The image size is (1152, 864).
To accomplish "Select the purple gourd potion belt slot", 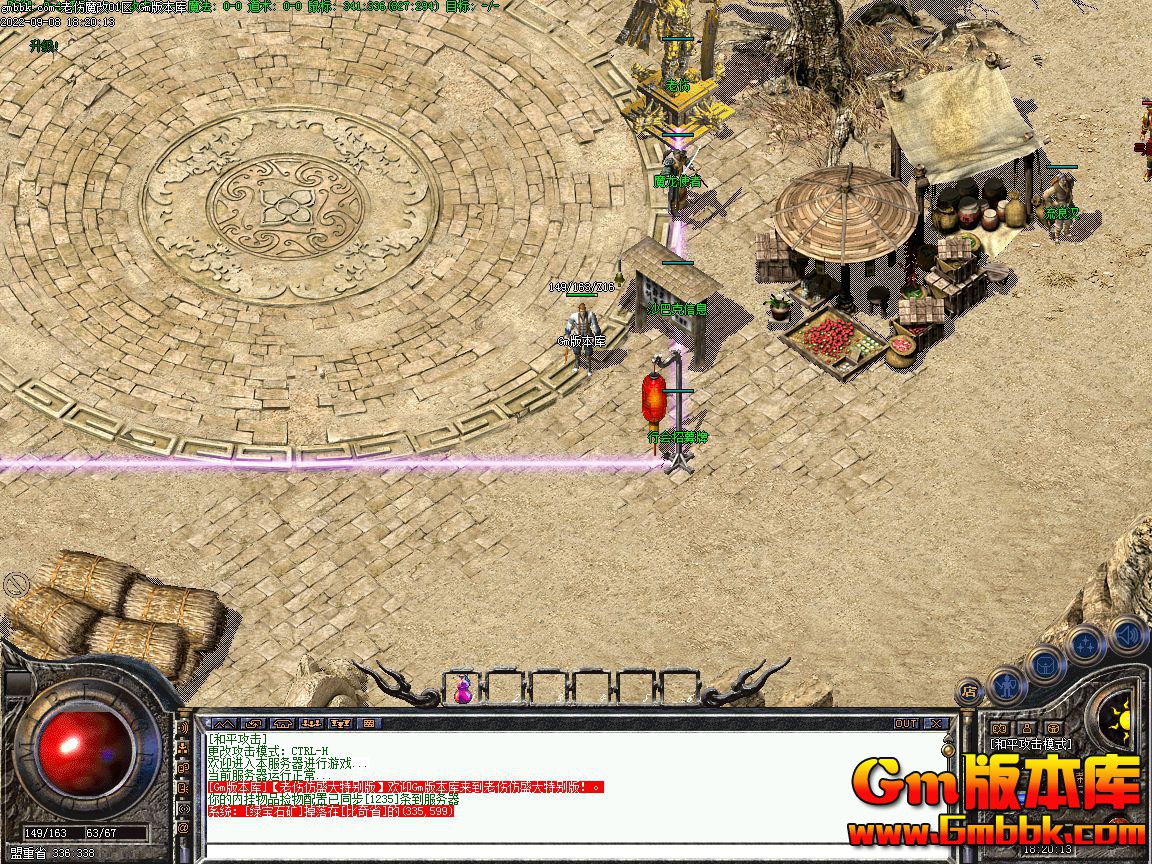I will tap(463, 689).
